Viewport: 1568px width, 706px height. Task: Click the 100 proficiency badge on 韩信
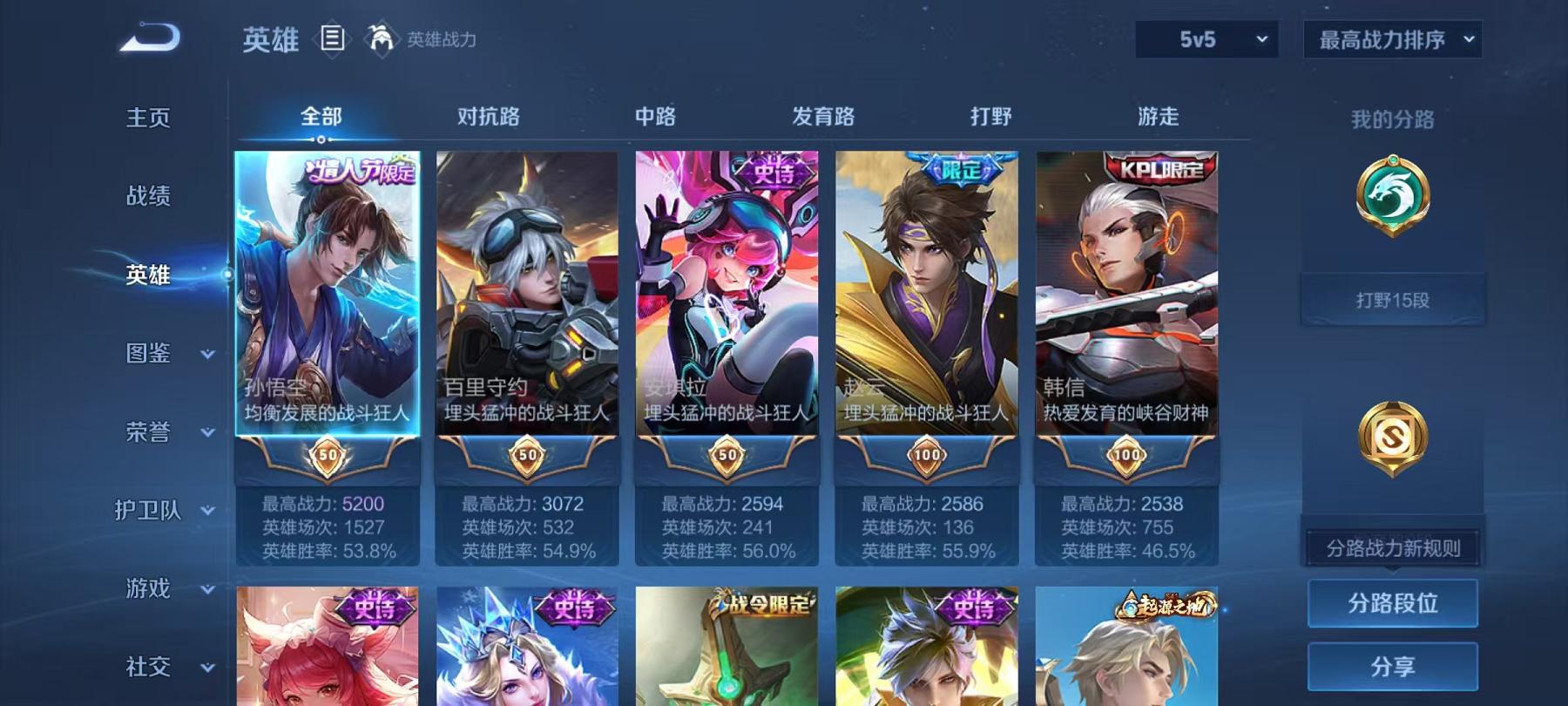coord(1127,456)
